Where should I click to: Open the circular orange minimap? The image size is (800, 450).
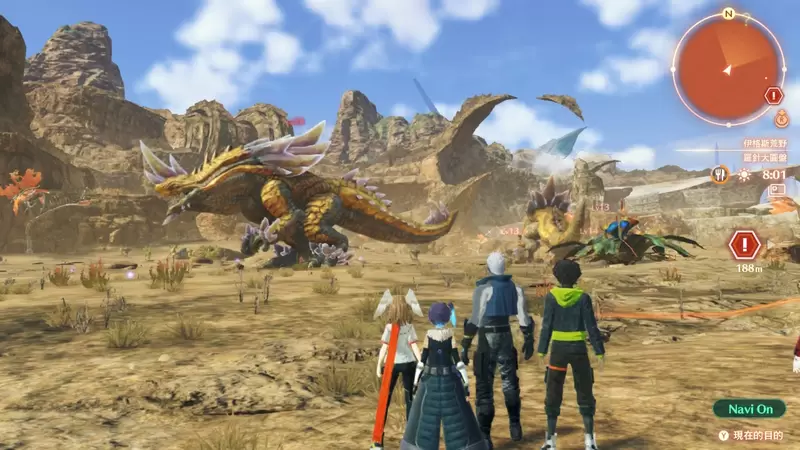pos(727,69)
